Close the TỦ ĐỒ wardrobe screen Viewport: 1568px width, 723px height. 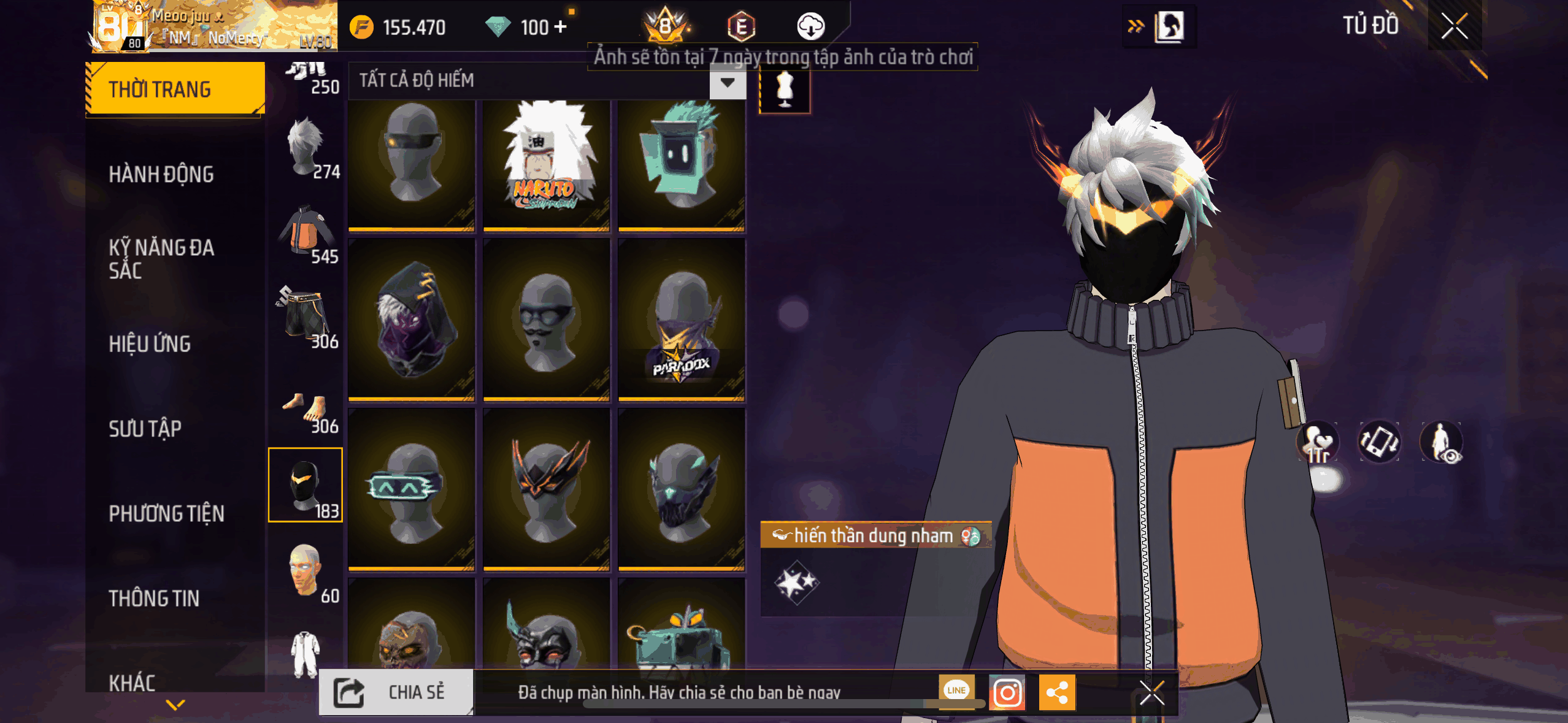click(1454, 26)
